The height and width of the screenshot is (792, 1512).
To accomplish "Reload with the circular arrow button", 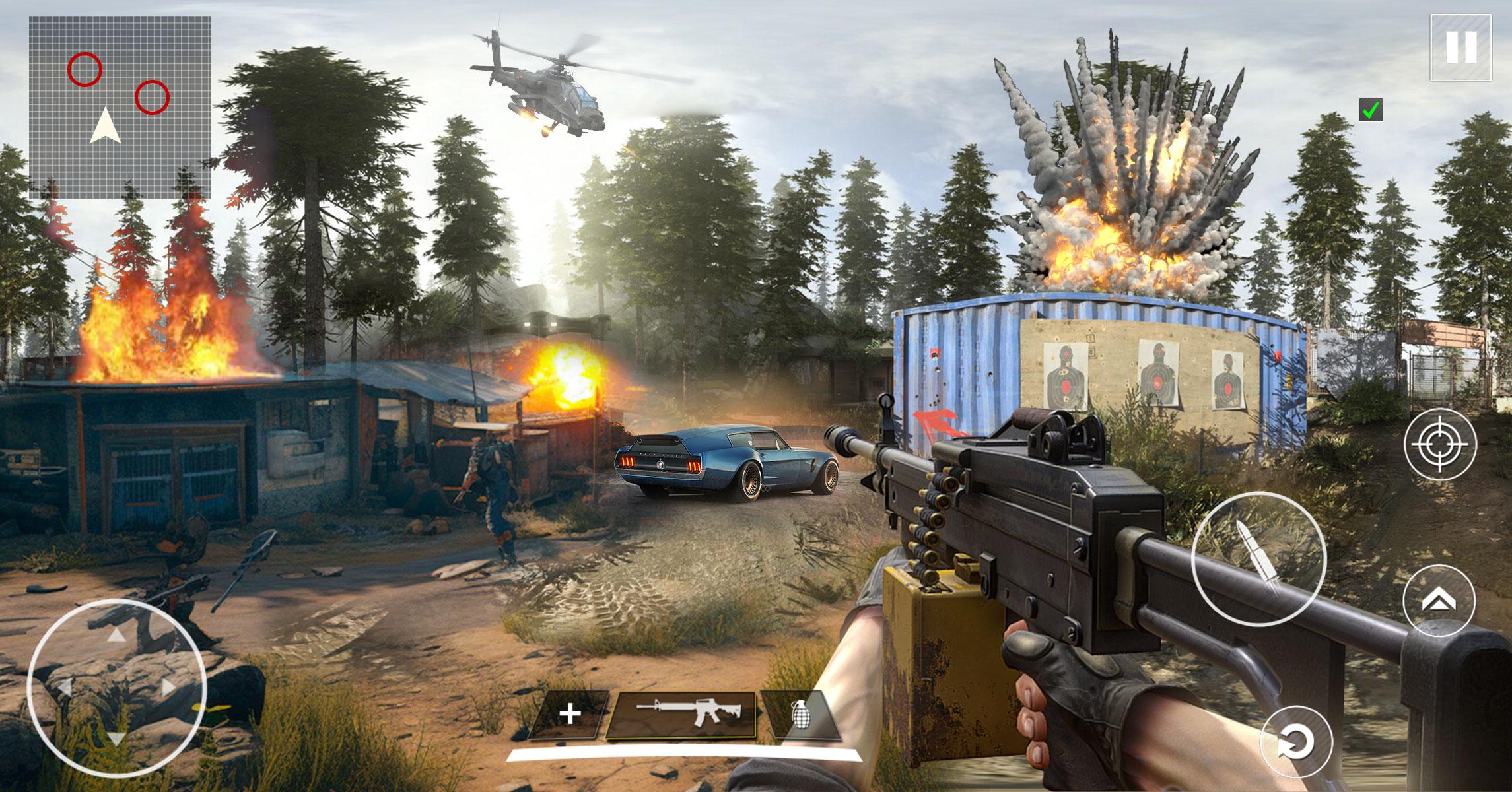I will point(1296,742).
